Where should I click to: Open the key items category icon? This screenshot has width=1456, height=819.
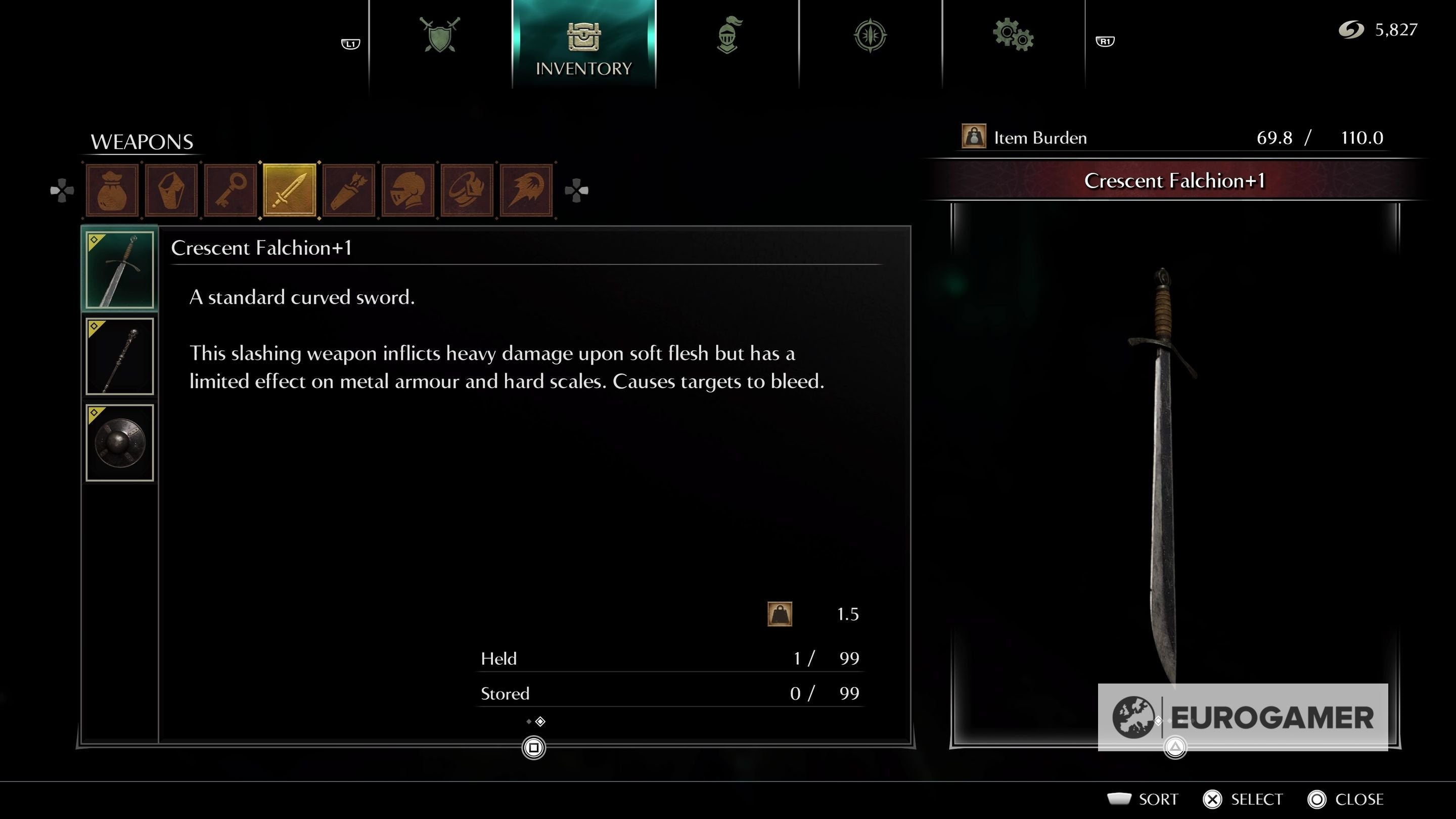pyautogui.click(x=230, y=190)
